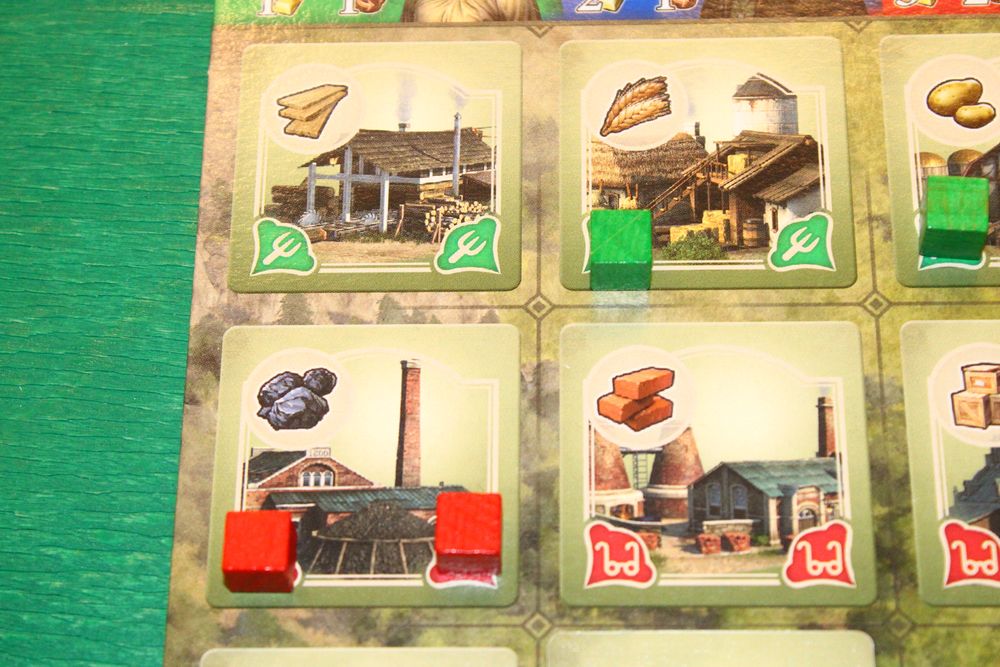Select the wooden crates building tile
This screenshot has height=667, width=1000.
[x=955, y=465]
